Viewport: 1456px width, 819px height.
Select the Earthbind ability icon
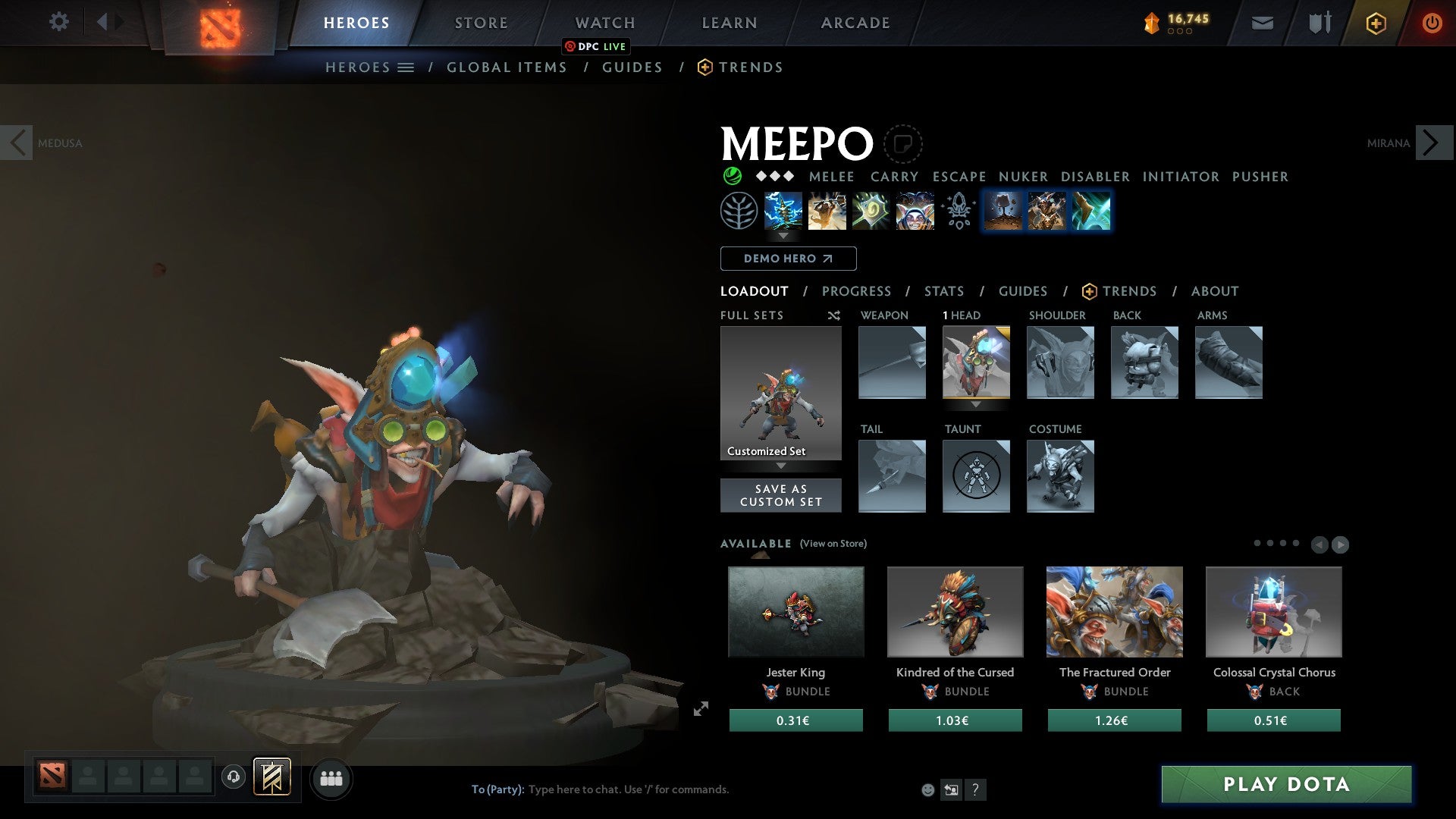tap(783, 211)
